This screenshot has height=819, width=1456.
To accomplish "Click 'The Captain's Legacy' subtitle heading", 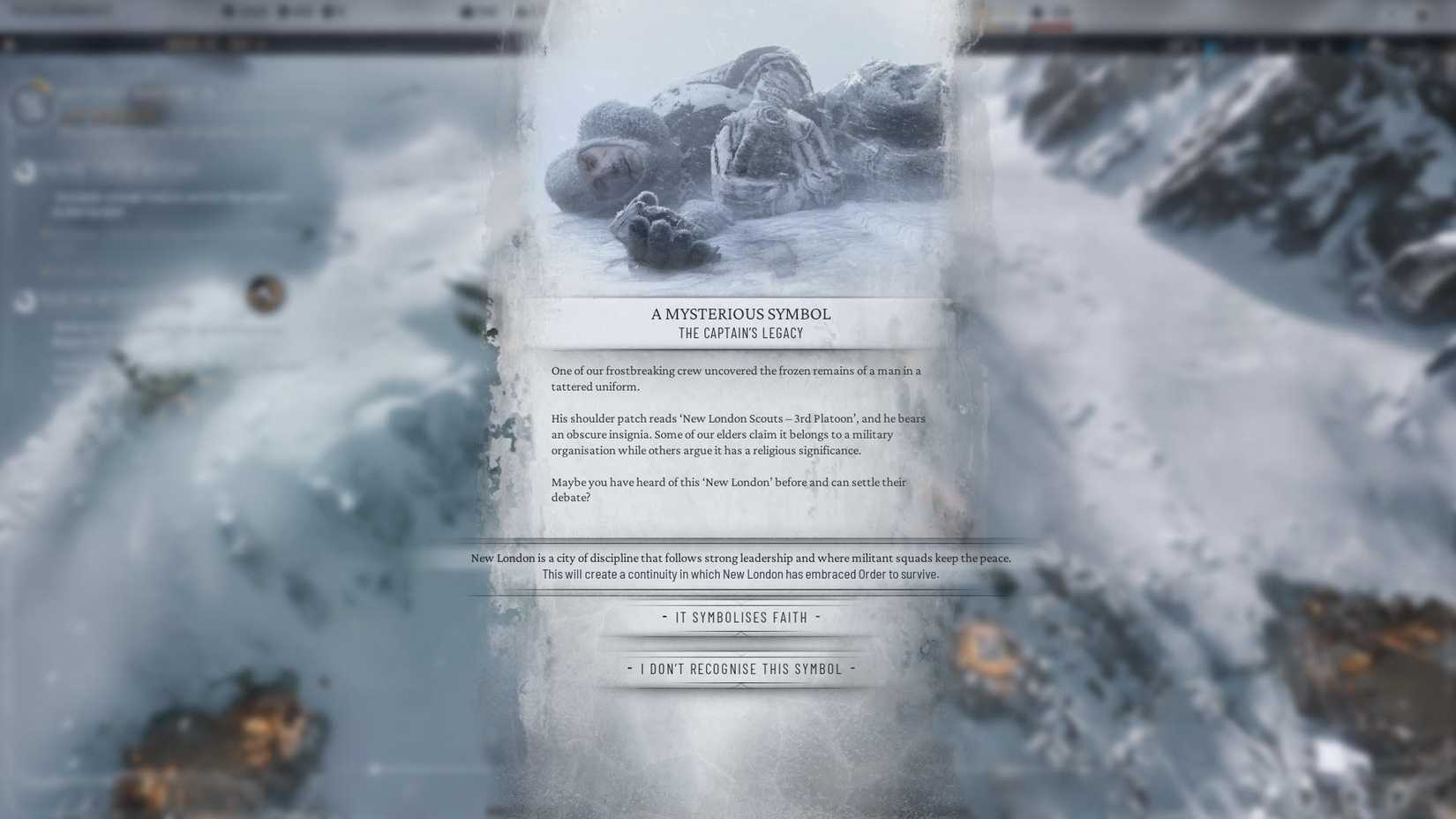I will pos(740,333).
